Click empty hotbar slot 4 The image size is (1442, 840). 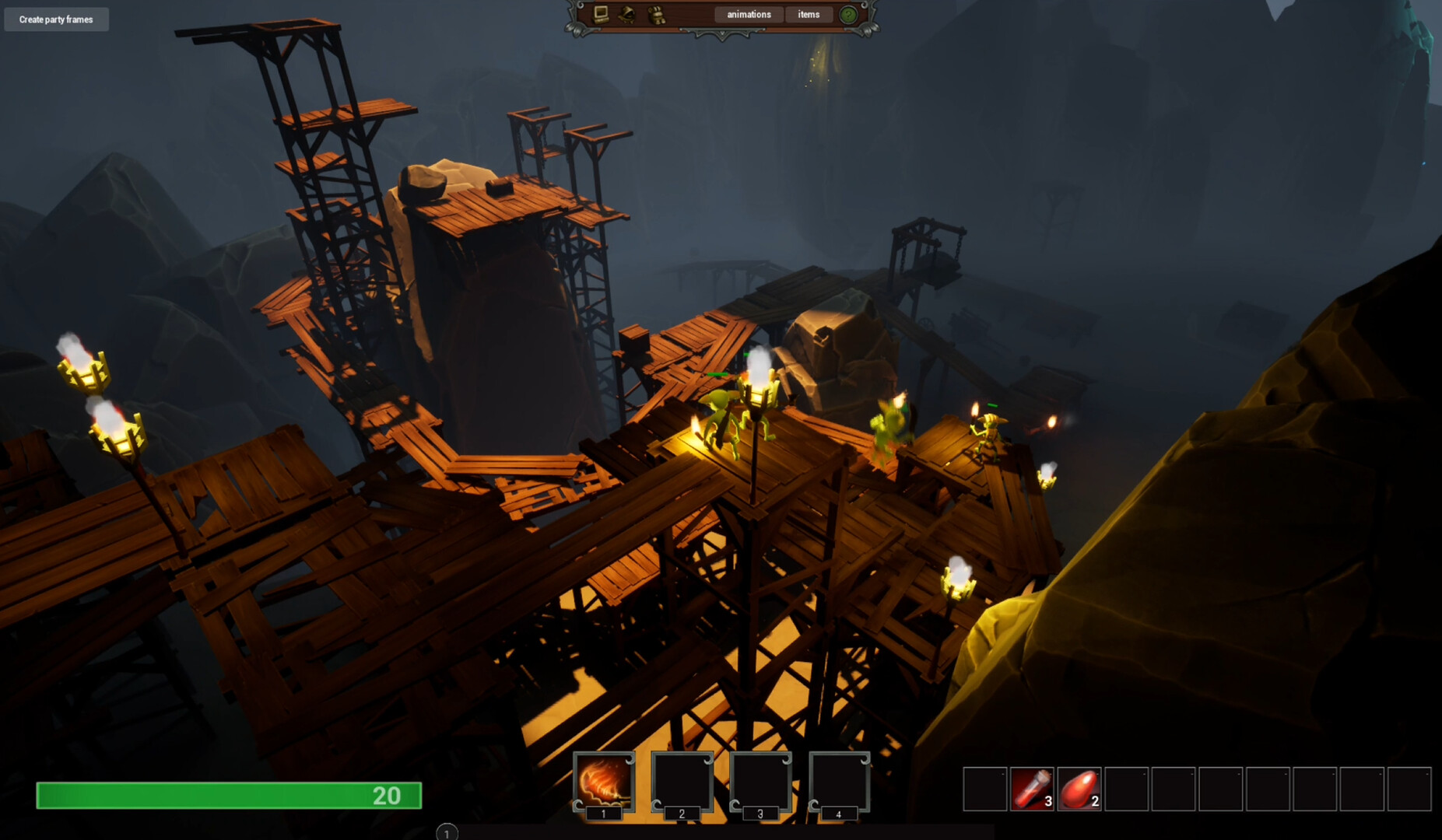point(840,782)
